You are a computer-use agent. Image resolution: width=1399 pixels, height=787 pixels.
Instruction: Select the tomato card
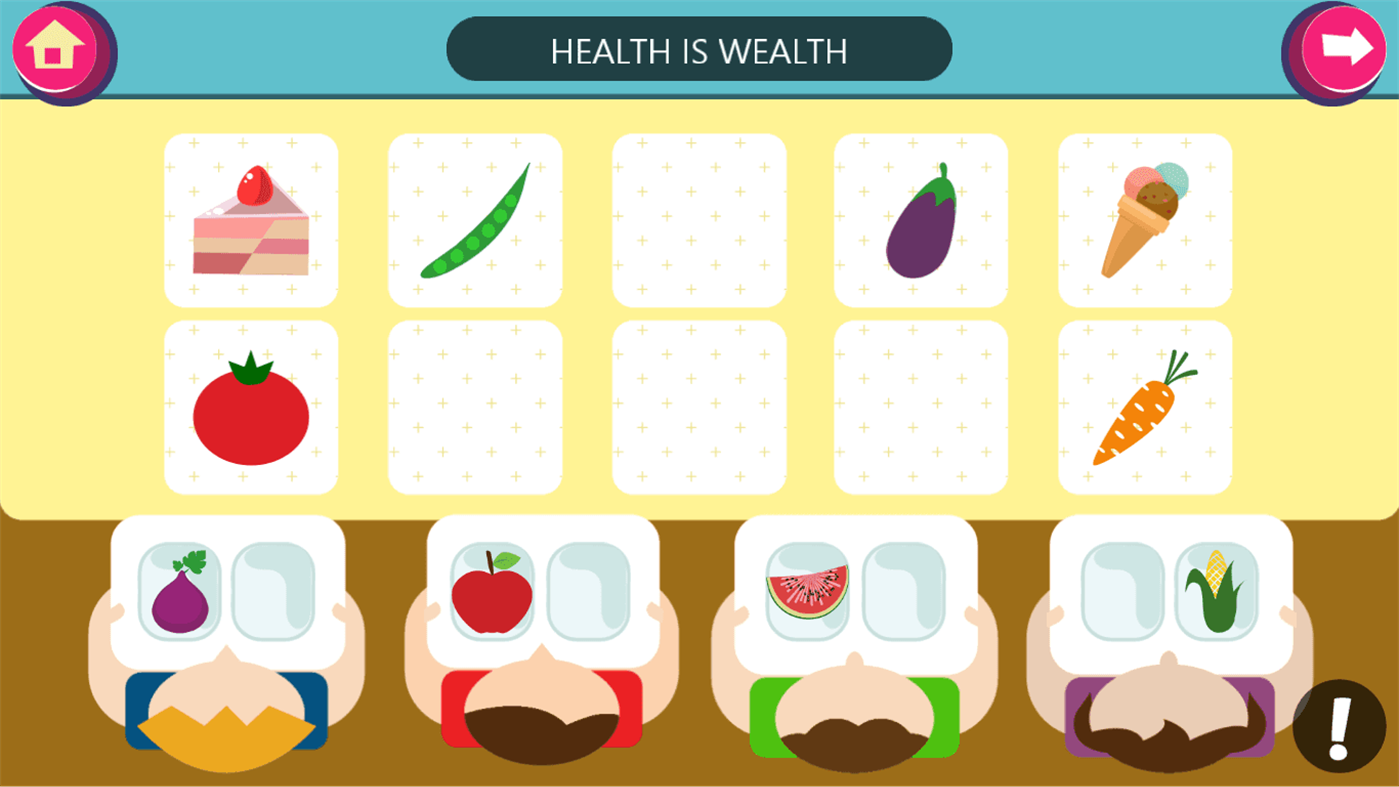pyautogui.click(x=250, y=406)
